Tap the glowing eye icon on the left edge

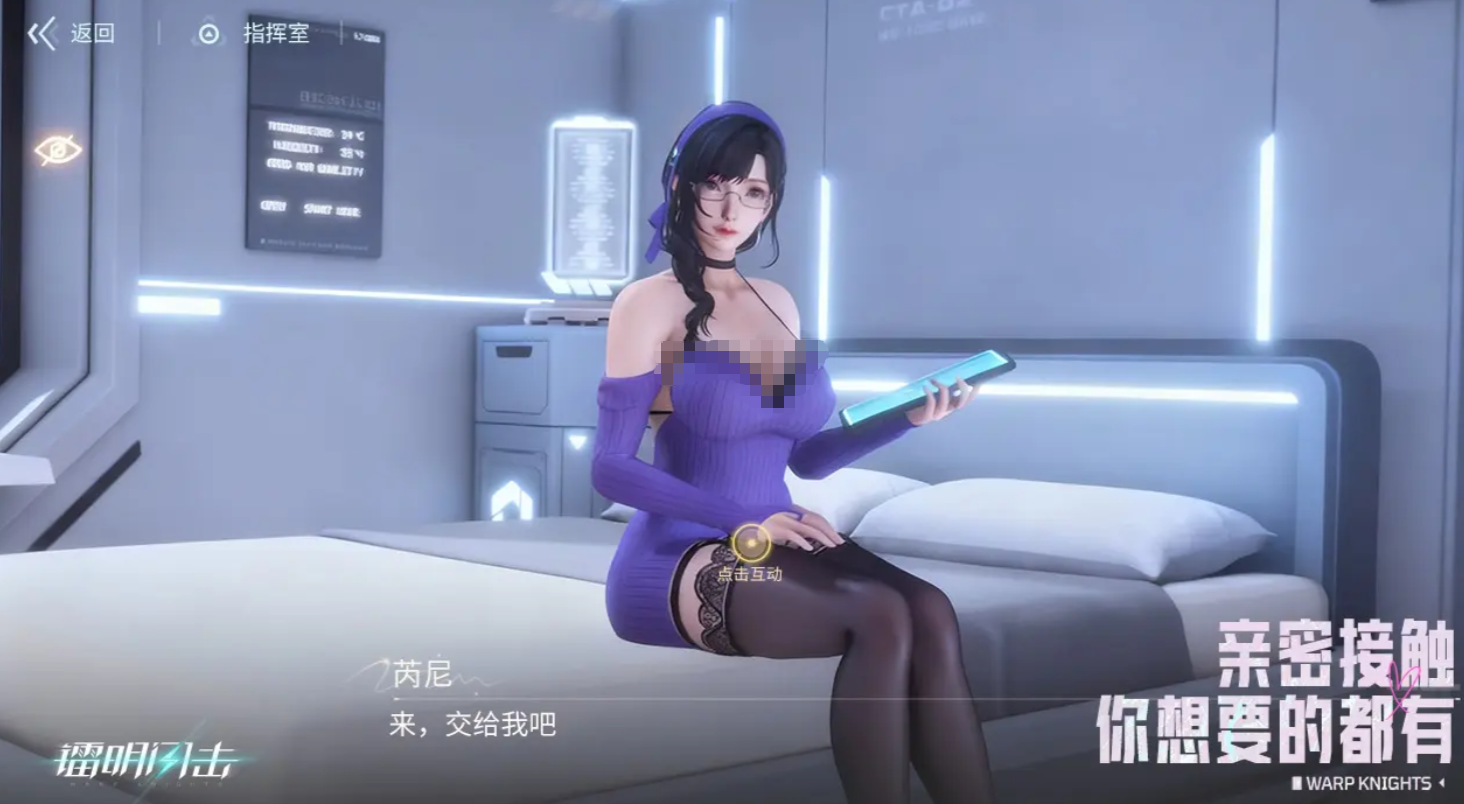coord(60,148)
